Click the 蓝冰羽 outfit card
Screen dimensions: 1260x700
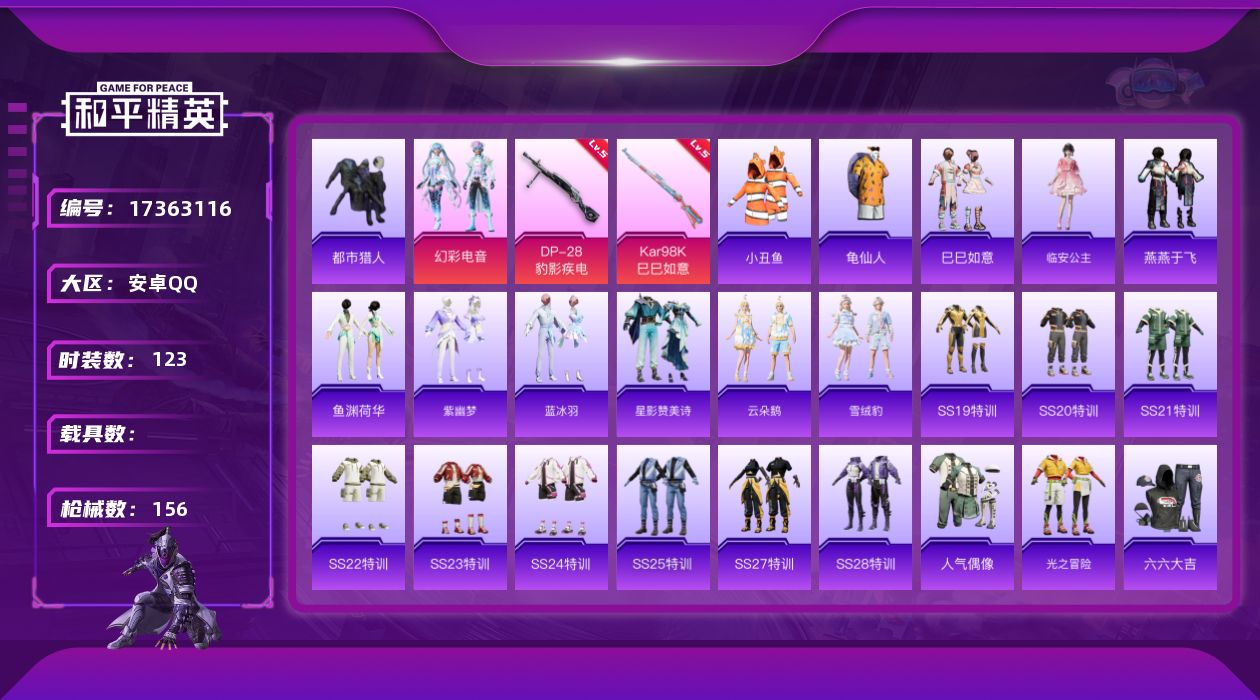pyautogui.click(x=561, y=363)
